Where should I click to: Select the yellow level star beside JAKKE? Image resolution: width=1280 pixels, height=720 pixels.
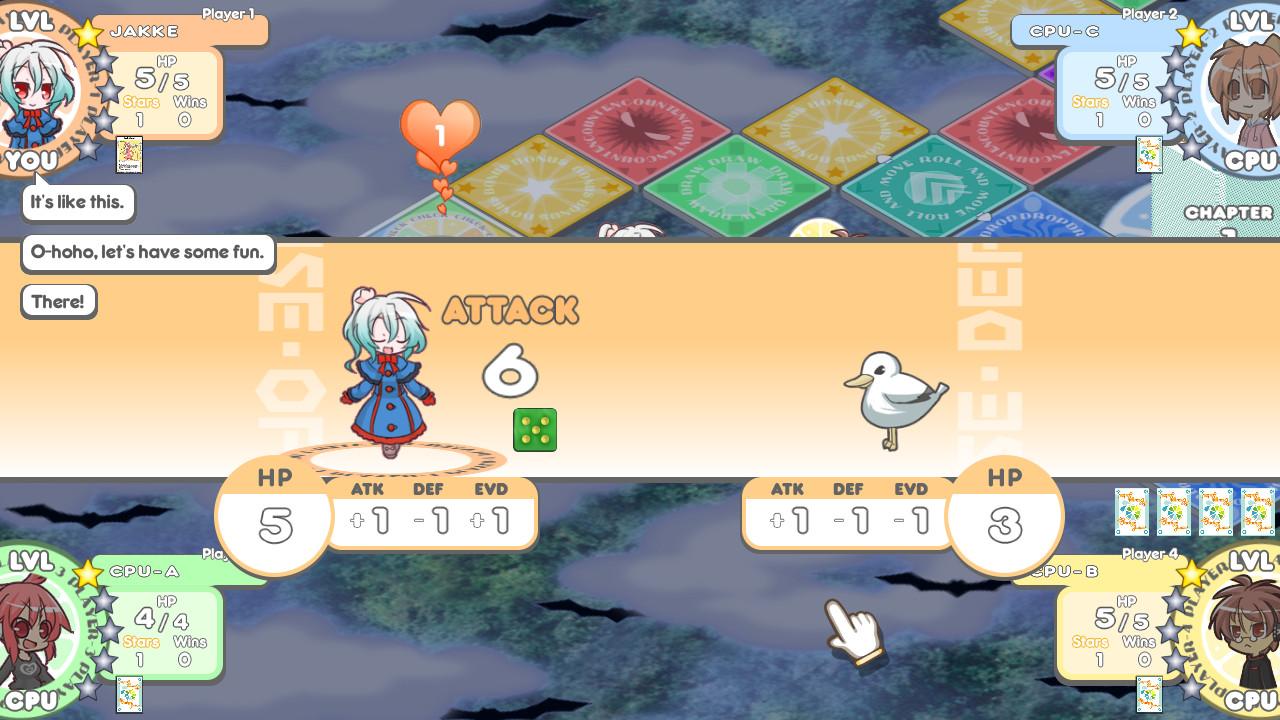coord(88,32)
